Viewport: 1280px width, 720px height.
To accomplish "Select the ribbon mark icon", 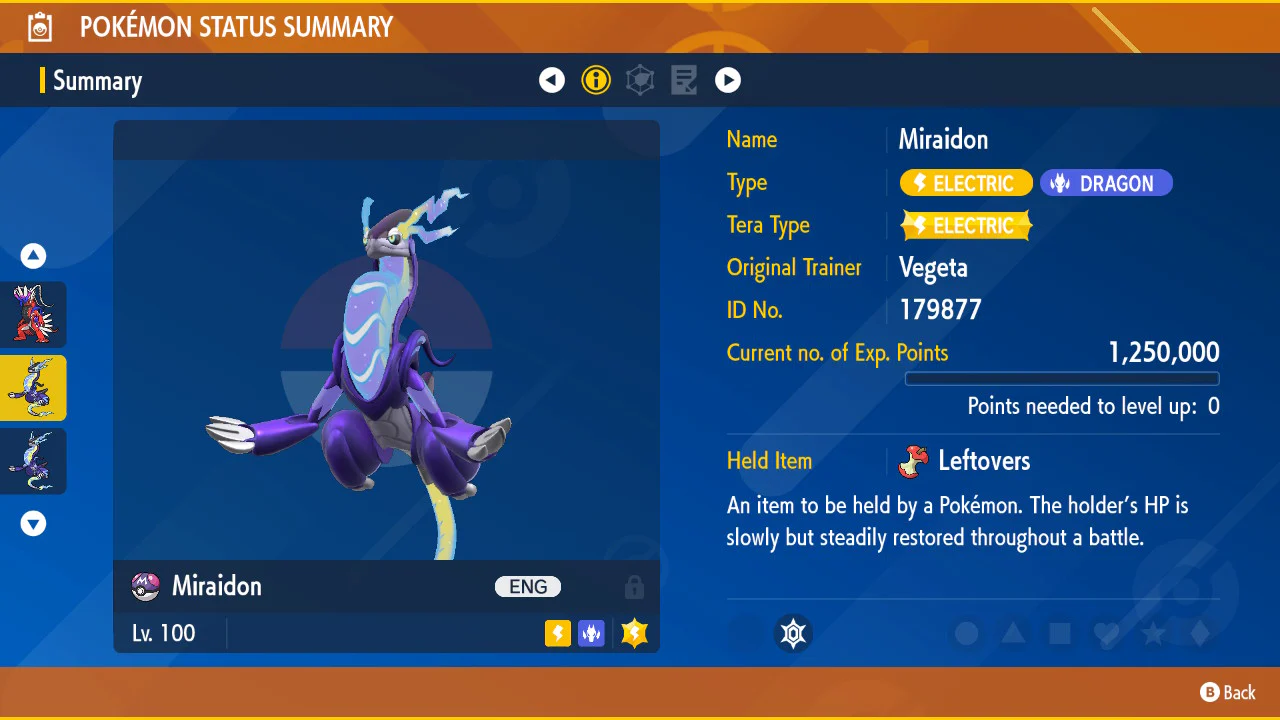I will click(793, 633).
